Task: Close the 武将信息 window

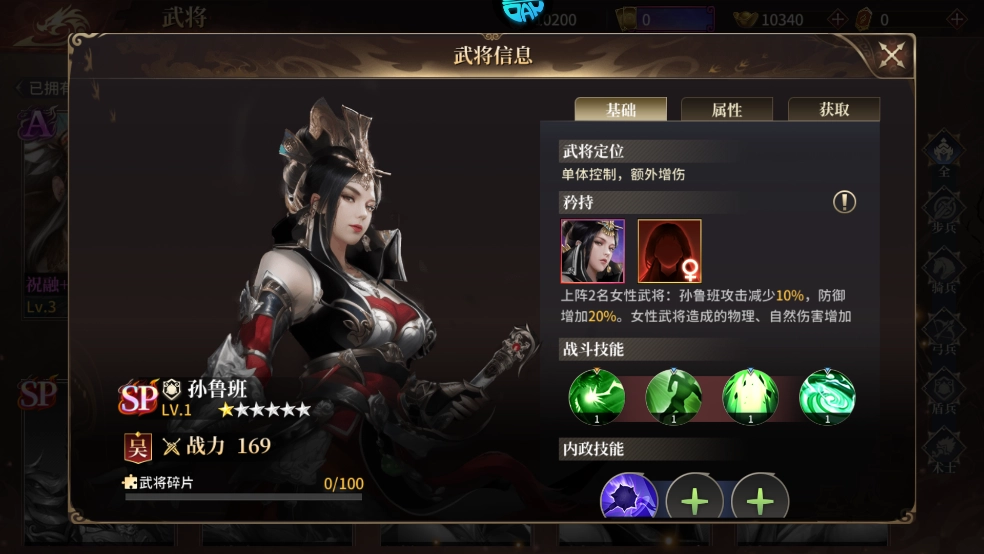Action: pos(891,56)
